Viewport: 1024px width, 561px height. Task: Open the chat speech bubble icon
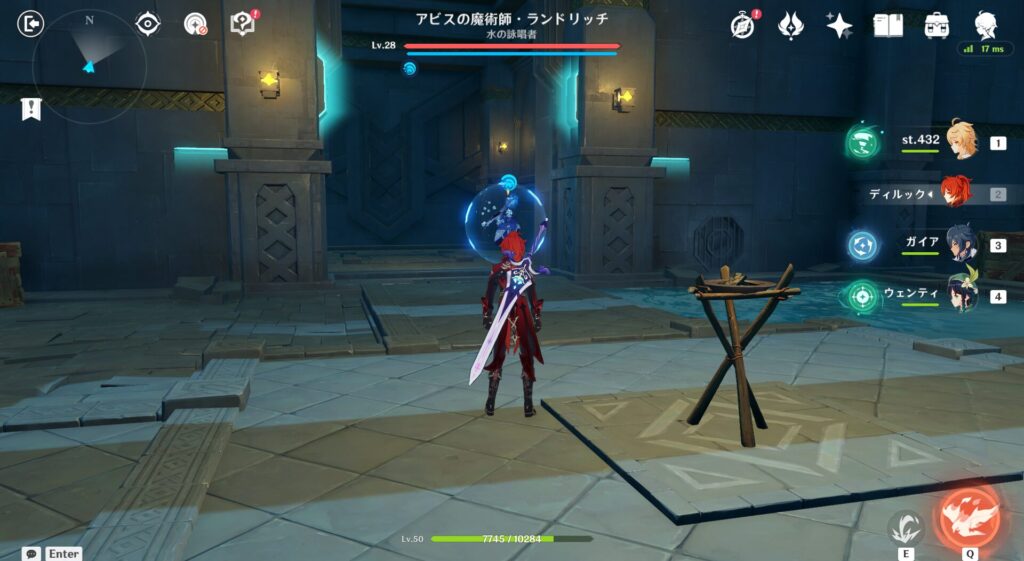point(32,553)
